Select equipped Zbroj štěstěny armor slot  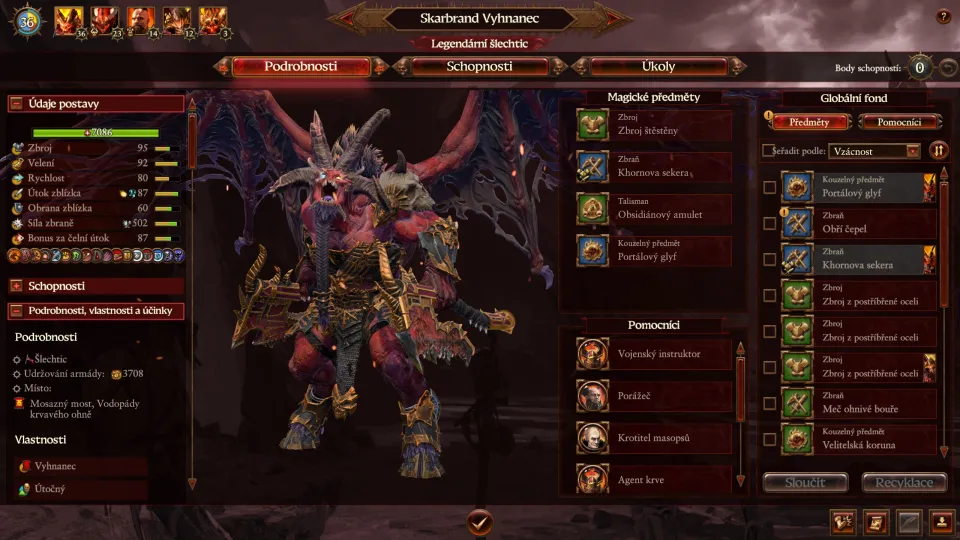(654, 125)
